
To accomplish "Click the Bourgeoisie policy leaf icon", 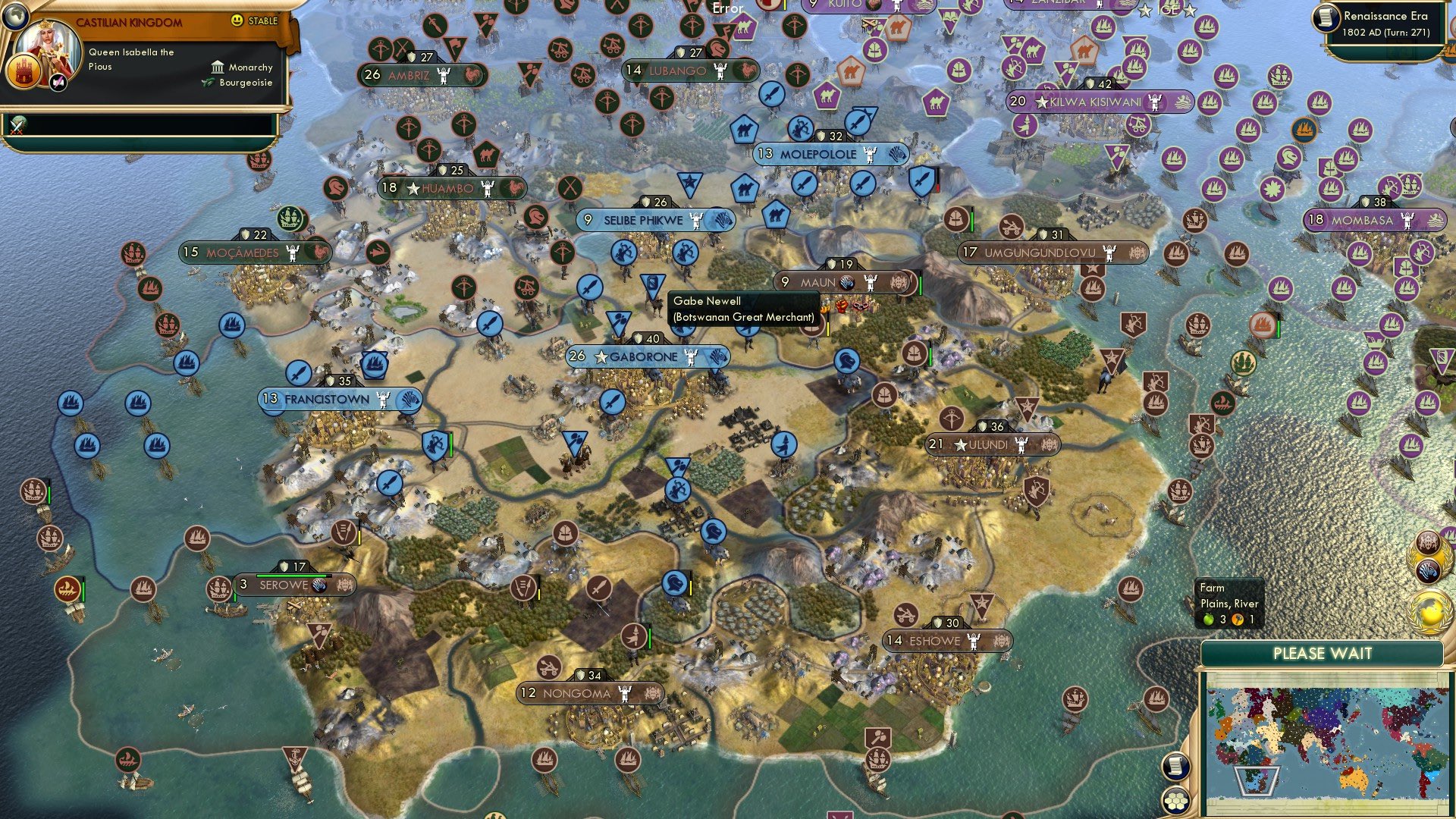I will (208, 82).
